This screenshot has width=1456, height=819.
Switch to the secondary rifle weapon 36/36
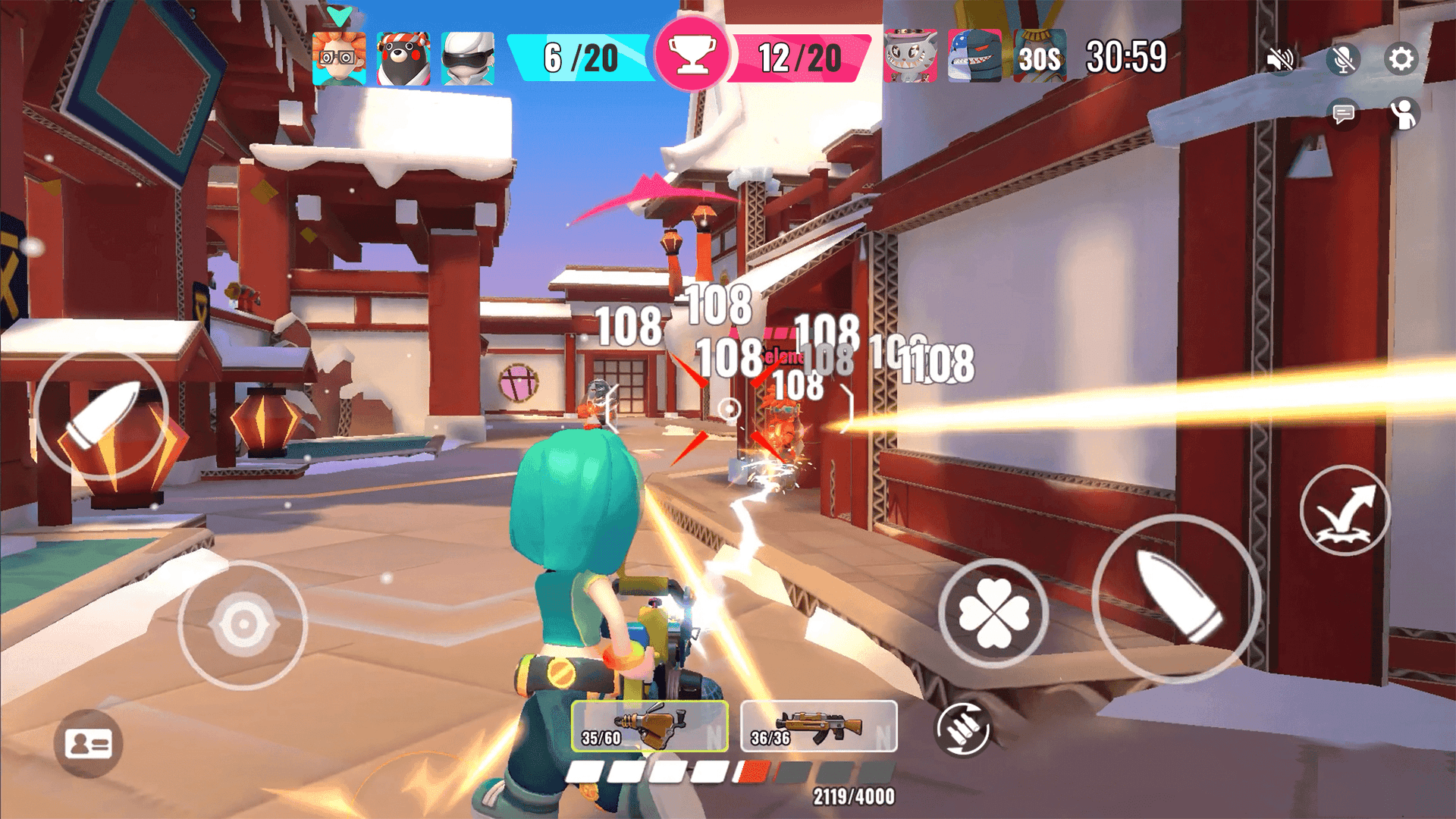coord(817,726)
